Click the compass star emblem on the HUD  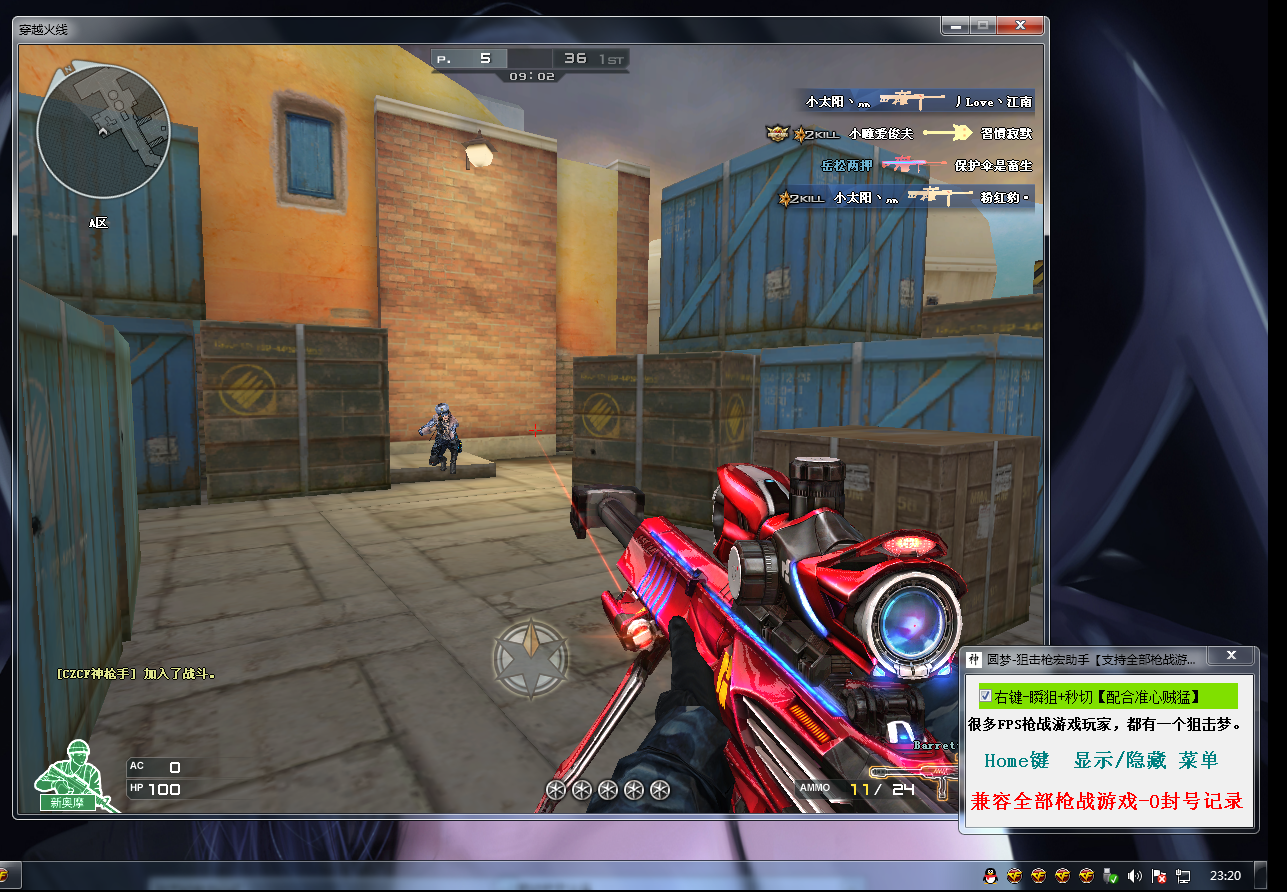[531, 659]
